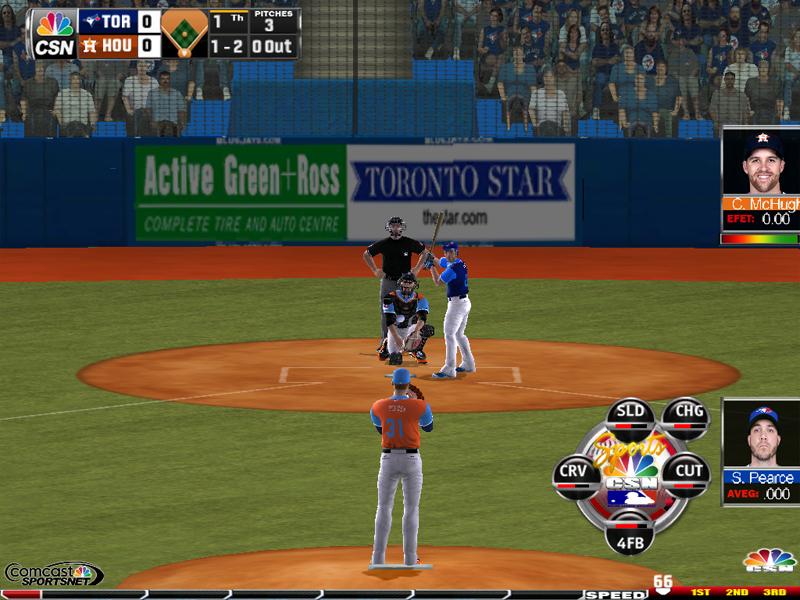
Task: Click the C. McHugh pitcher portrait
Action: (761, 164)
